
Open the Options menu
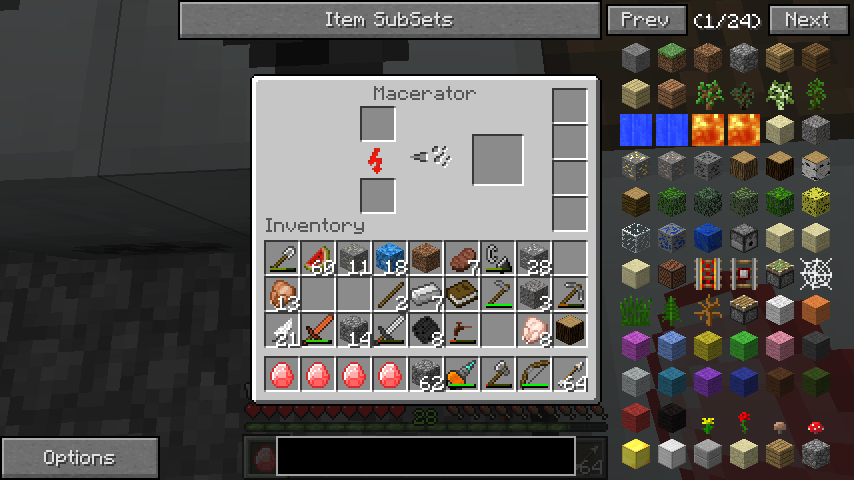tap(79, 458)
